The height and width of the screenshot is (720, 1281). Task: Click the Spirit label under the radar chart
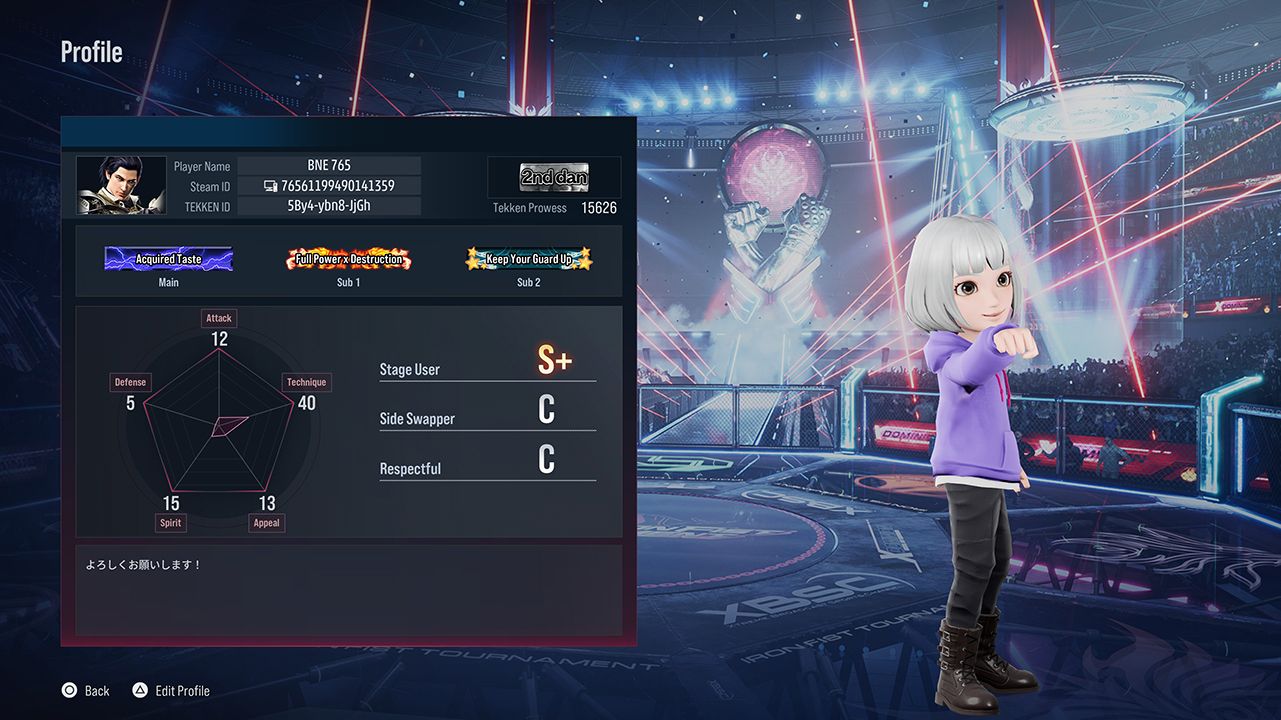(170, 522)
